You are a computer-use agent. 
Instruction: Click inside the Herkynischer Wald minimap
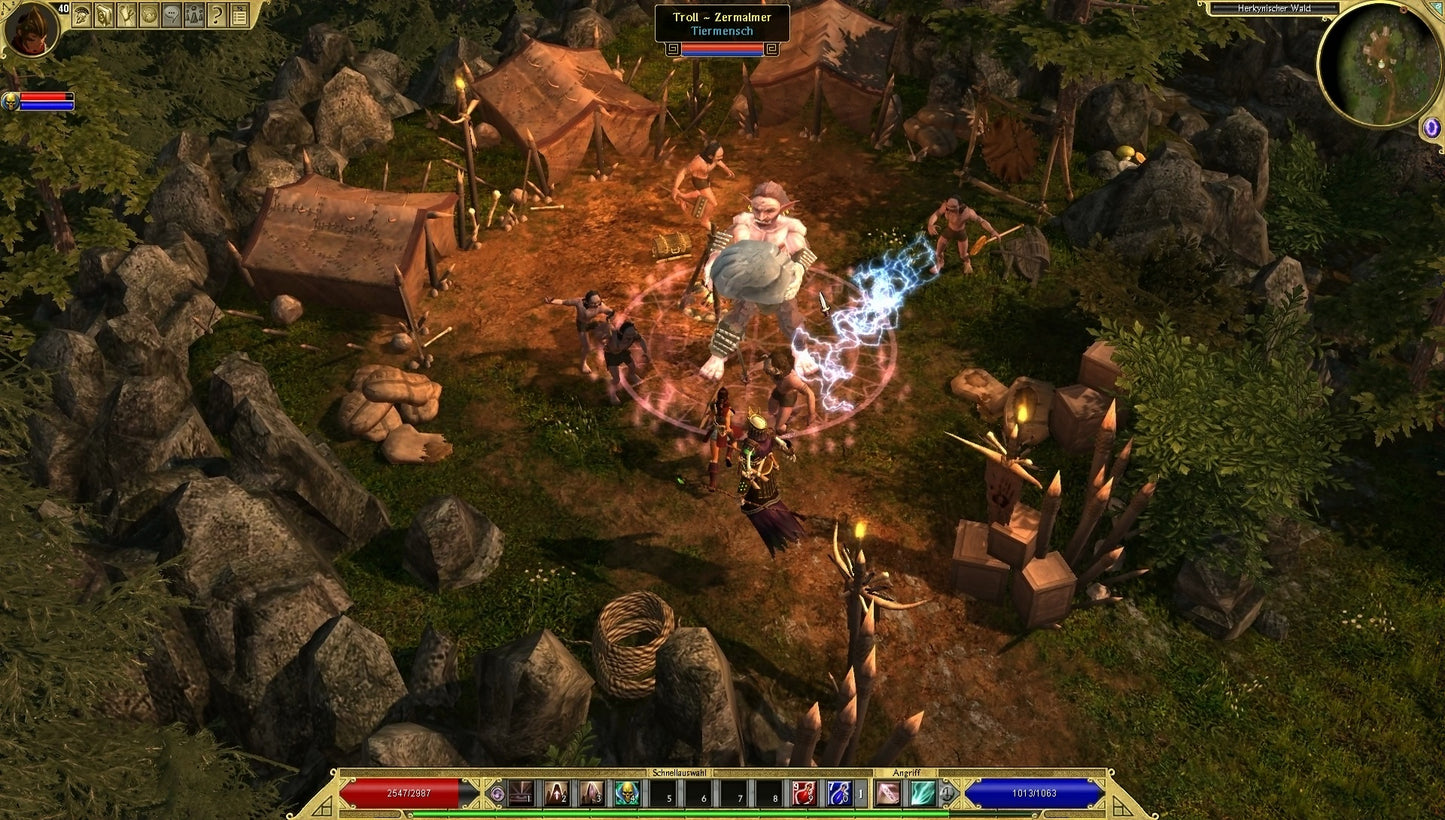coord(1381,65)
